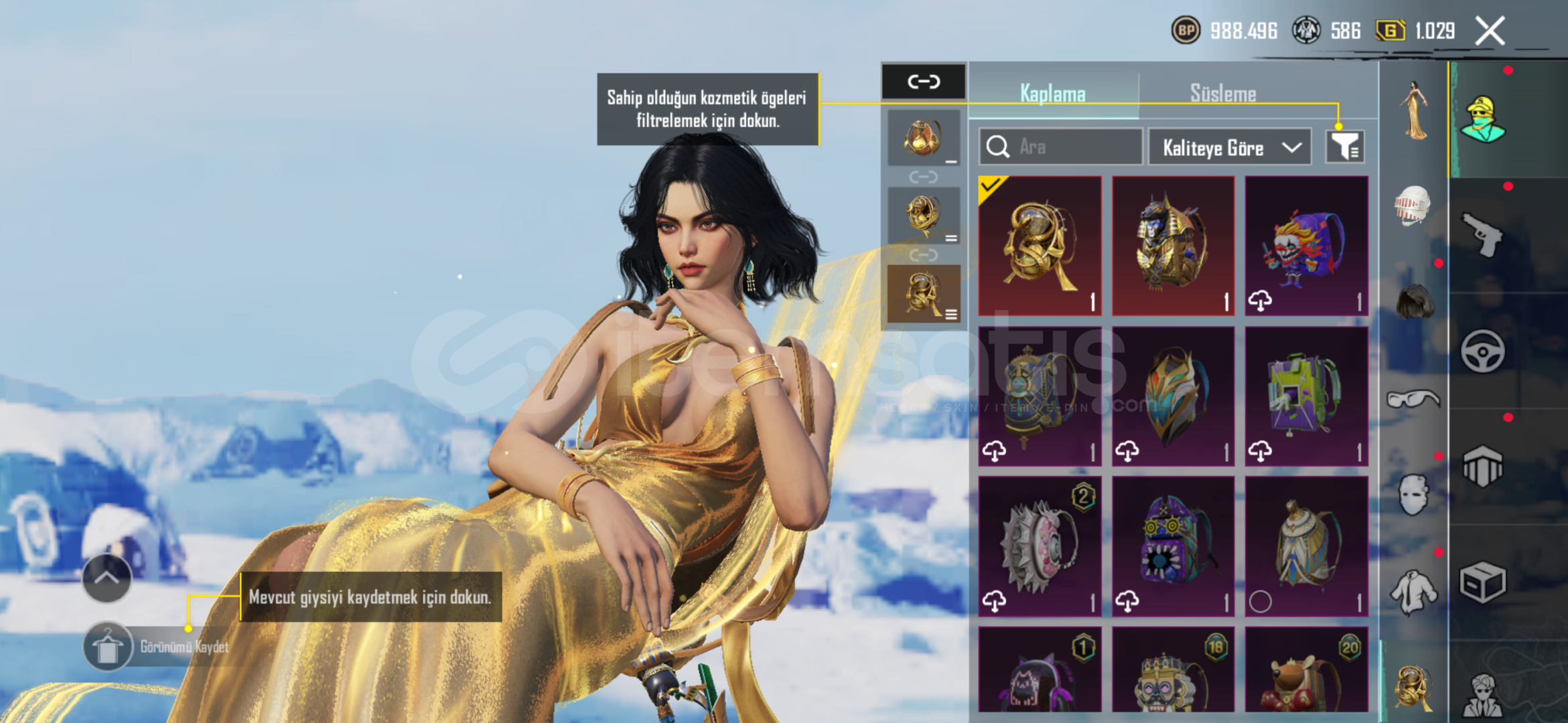Open the glasses accessory slot
The image size is (1568, 723).
tap(1413, 400)
